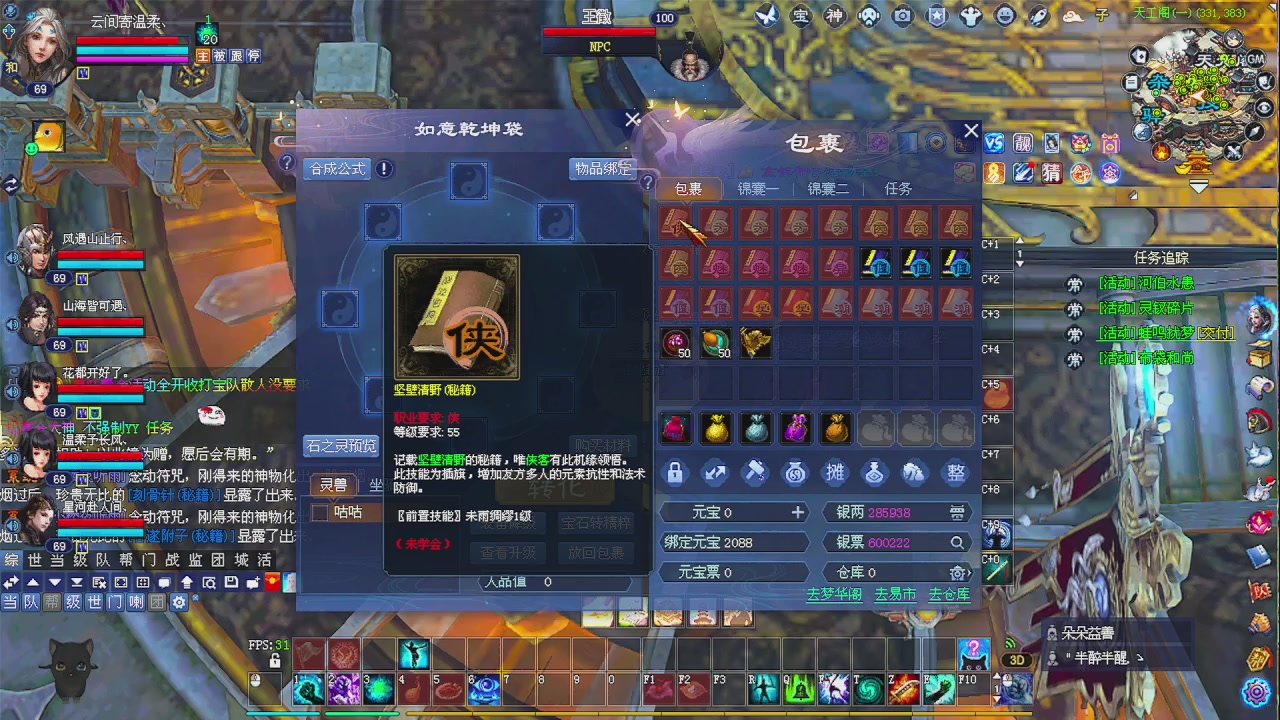The width and height of the screenshot is (1280, 720).
Task: Click the red NPC health bar at top
Action: click(598, 33)
